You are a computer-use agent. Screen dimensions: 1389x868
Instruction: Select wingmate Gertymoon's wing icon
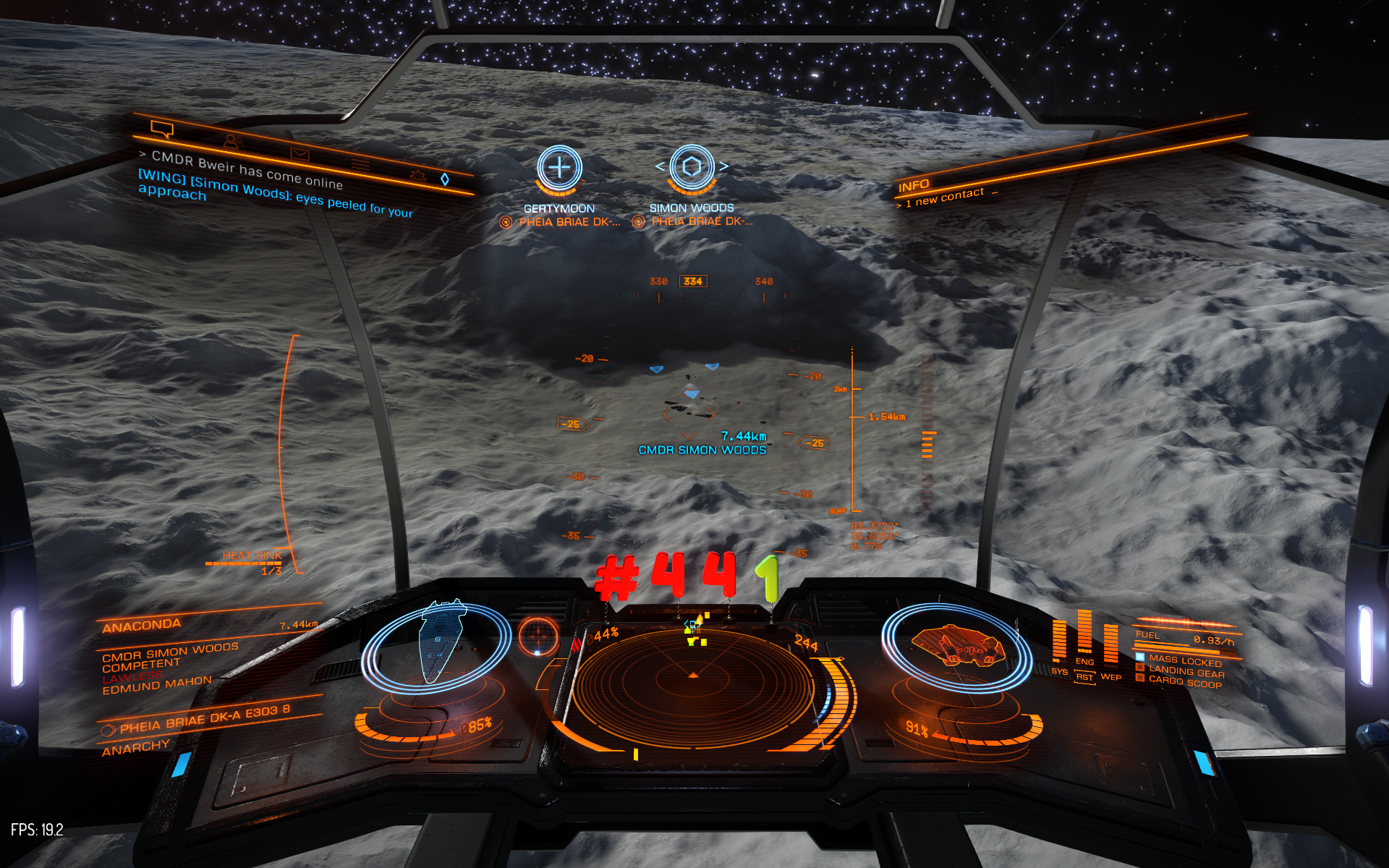[x=559, y=168]
